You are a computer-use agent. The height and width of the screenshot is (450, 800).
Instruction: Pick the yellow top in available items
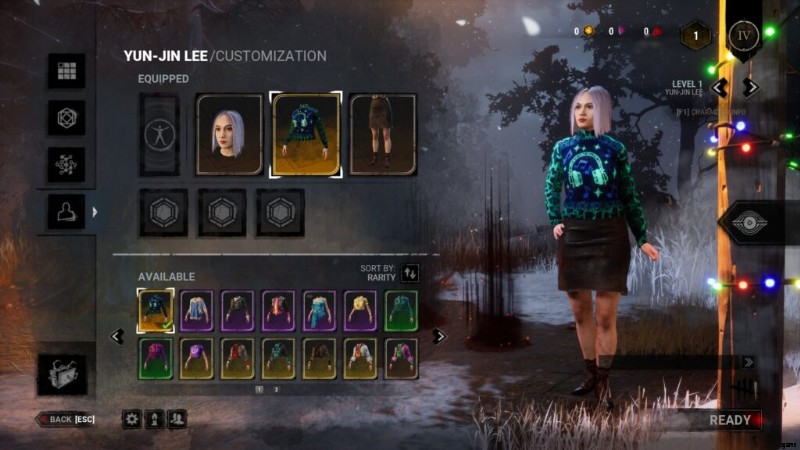pyautogui.click(x=360, y=310)
